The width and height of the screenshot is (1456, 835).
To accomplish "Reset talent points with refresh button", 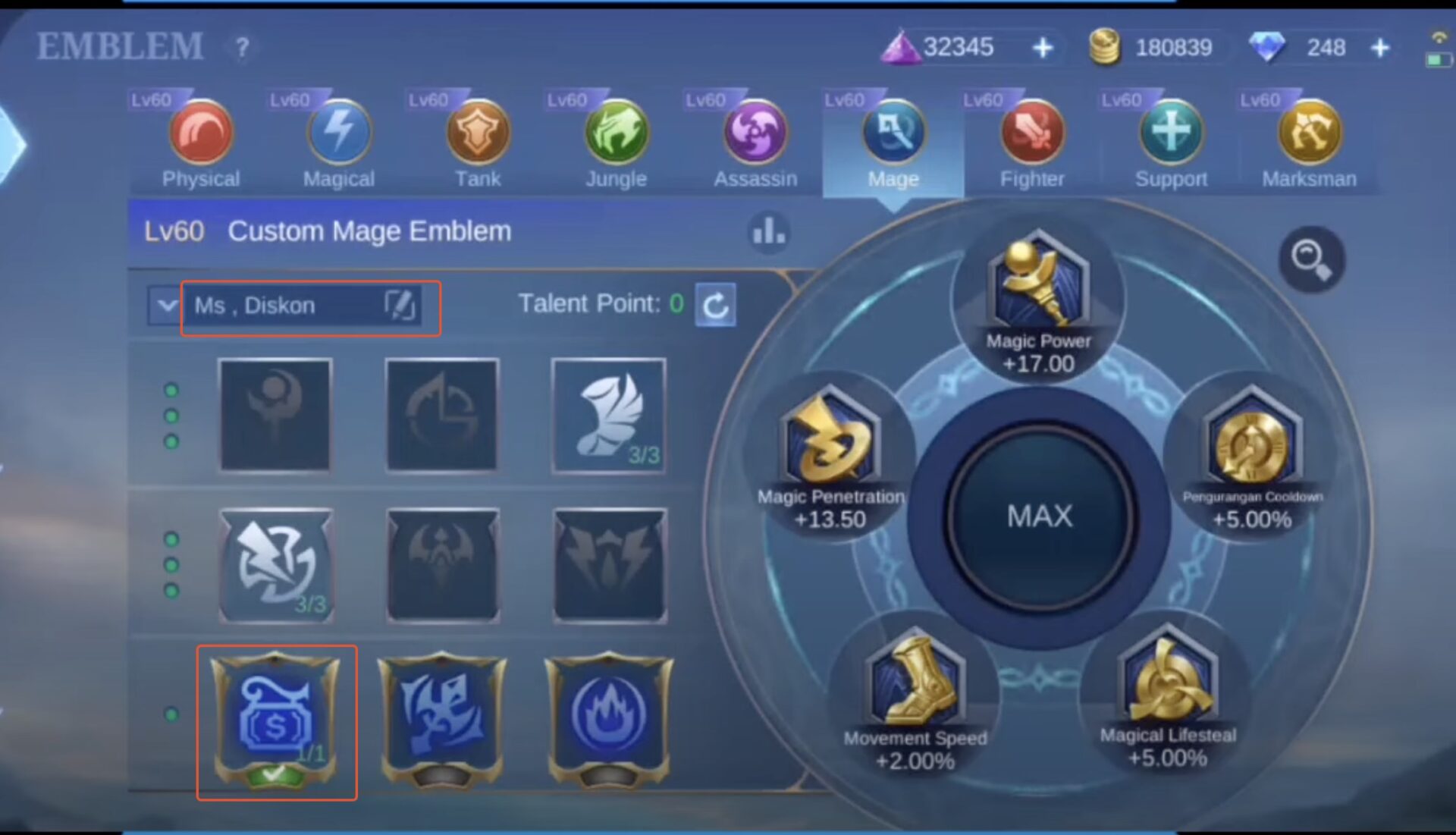I will 716,304.
